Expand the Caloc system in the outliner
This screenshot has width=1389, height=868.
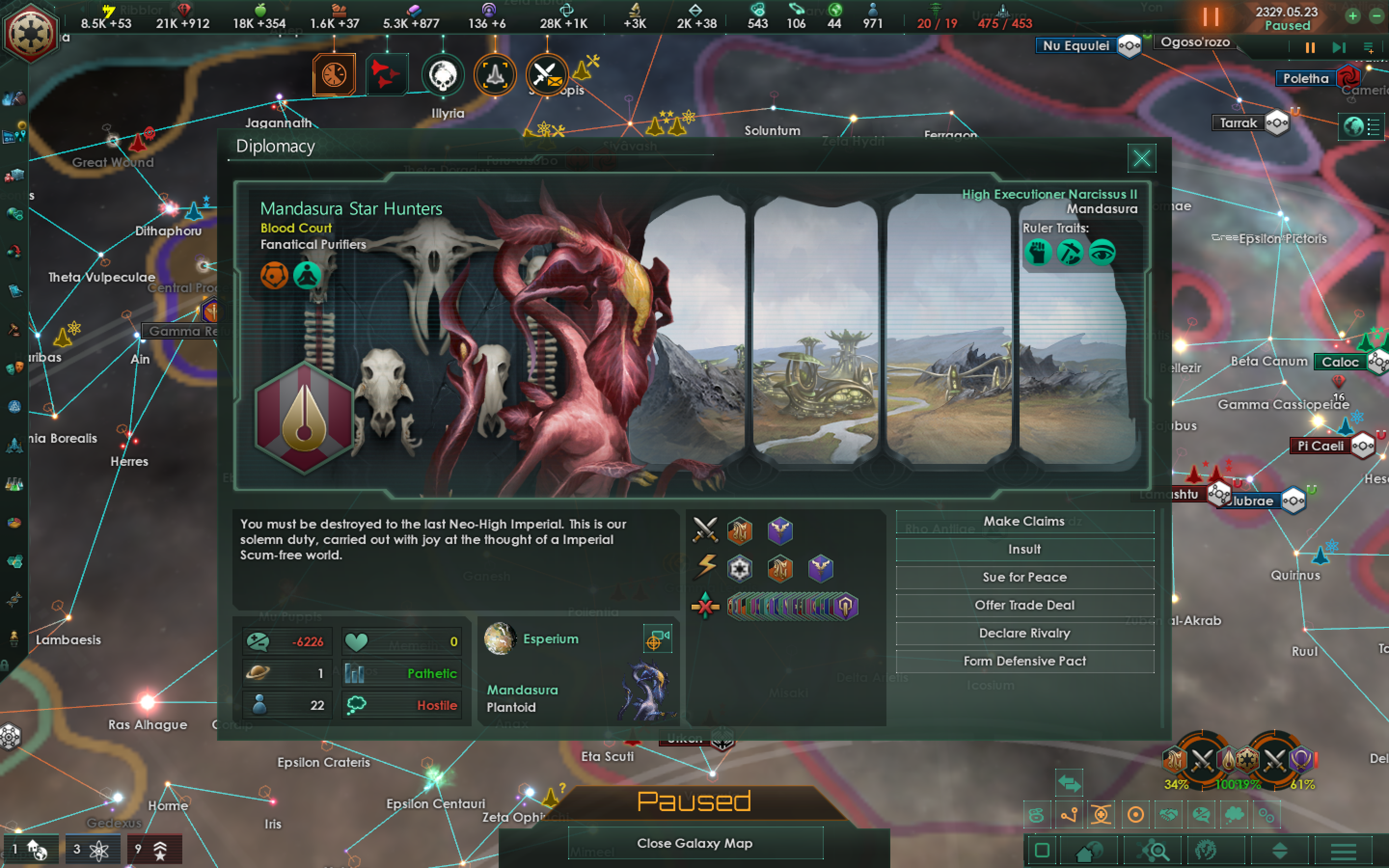click(x=1379, y=362)
